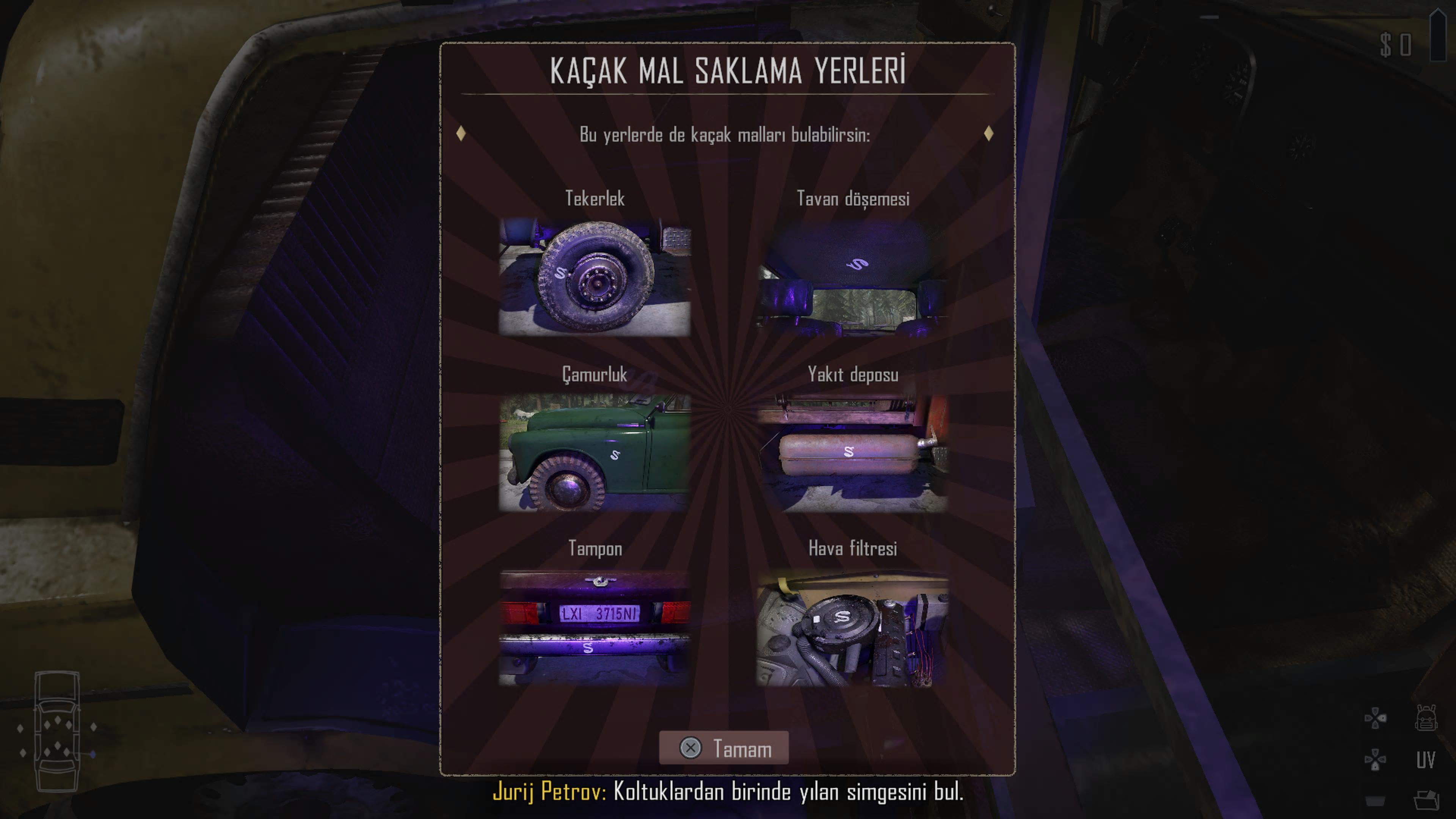
Task: Confirm the dialog with the Tamam button
Action: coord(723,748)
